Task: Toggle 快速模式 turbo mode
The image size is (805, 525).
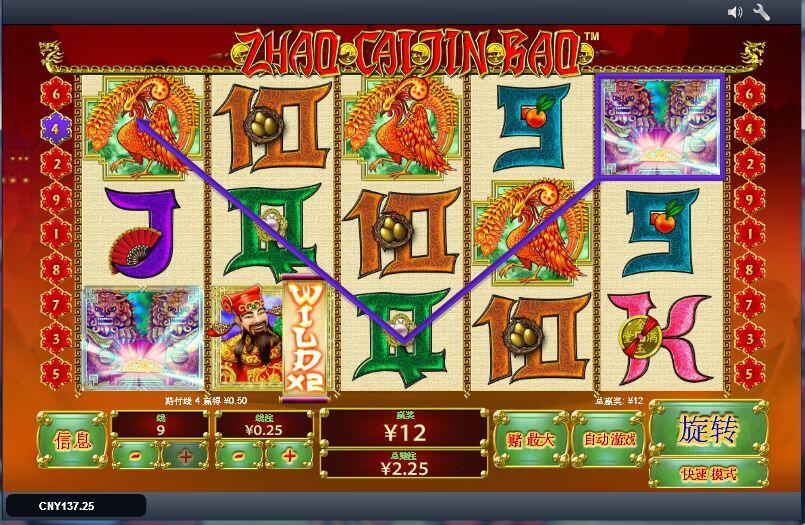Action: click(707, 473)
